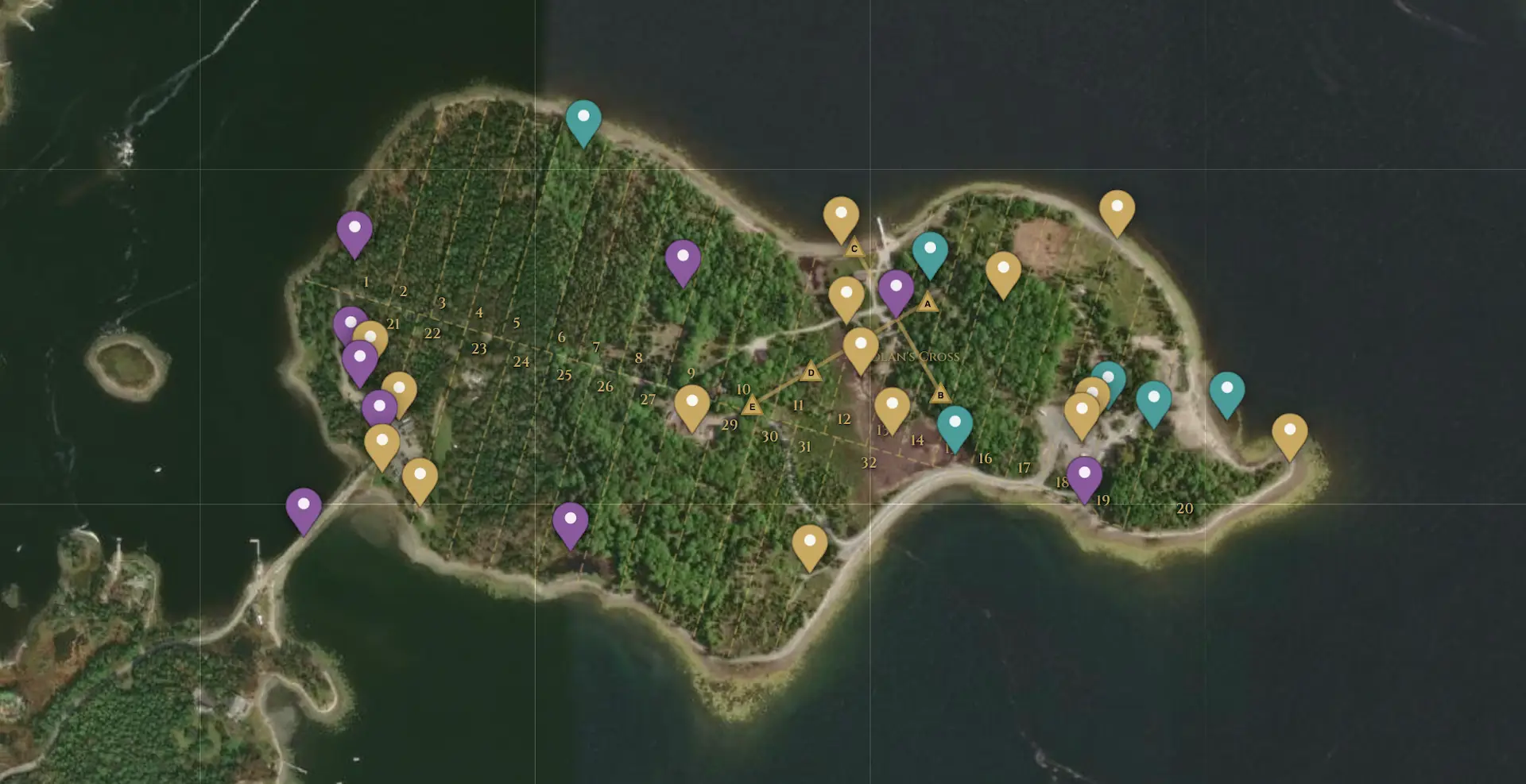Image resolution: width=1526 pixels, height=784 pixels.
Task: Click triangle marker E near lot 29
Action: pyautogui.click(x=752, y=406)
